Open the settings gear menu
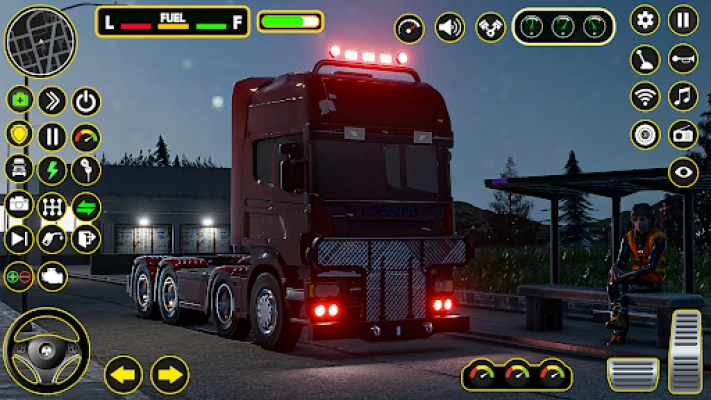Image resolution: width=711 pixels, height=400 pixels. (645, 20)
